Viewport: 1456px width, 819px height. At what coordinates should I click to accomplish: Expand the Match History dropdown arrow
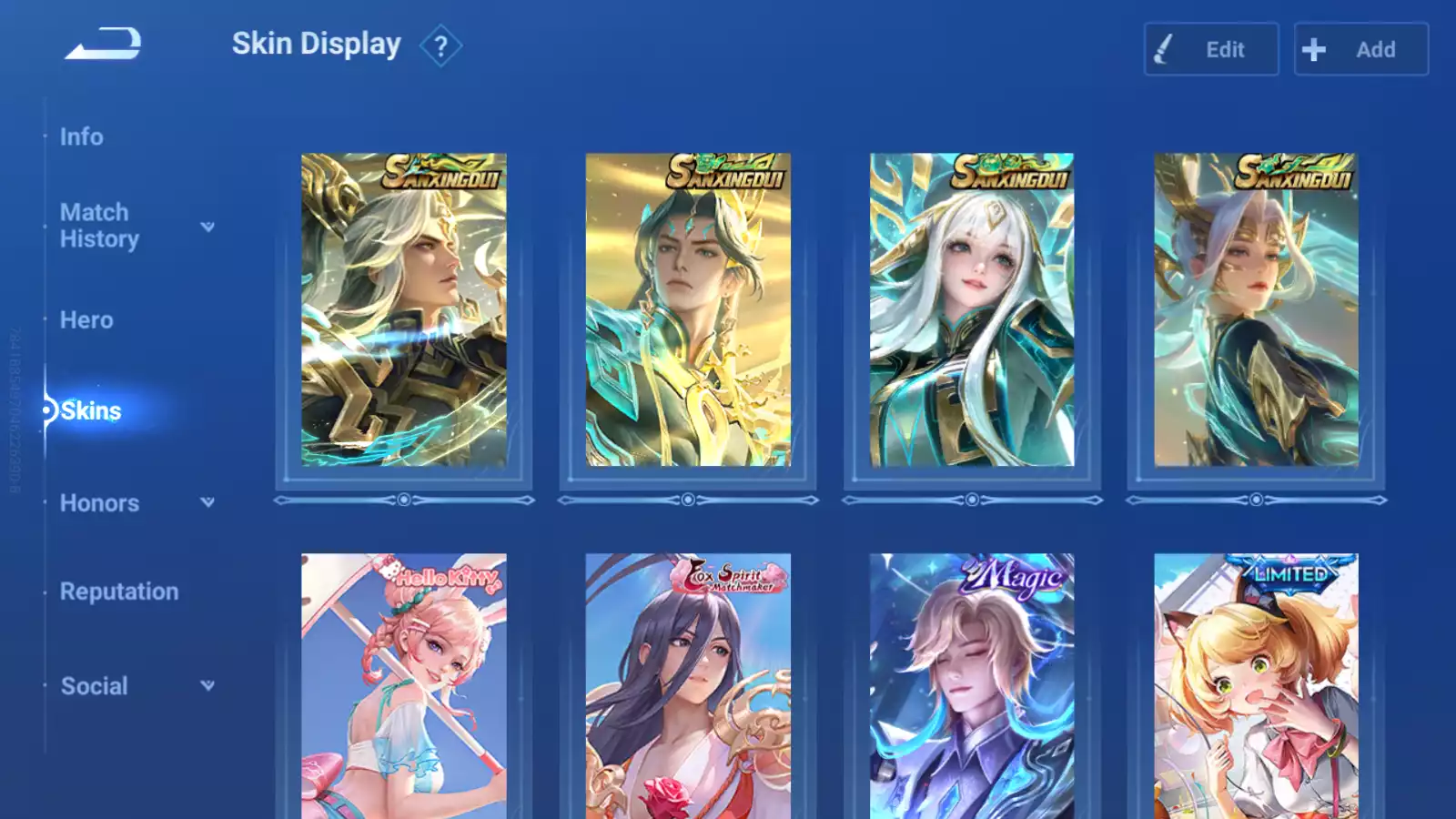[207, 227]
